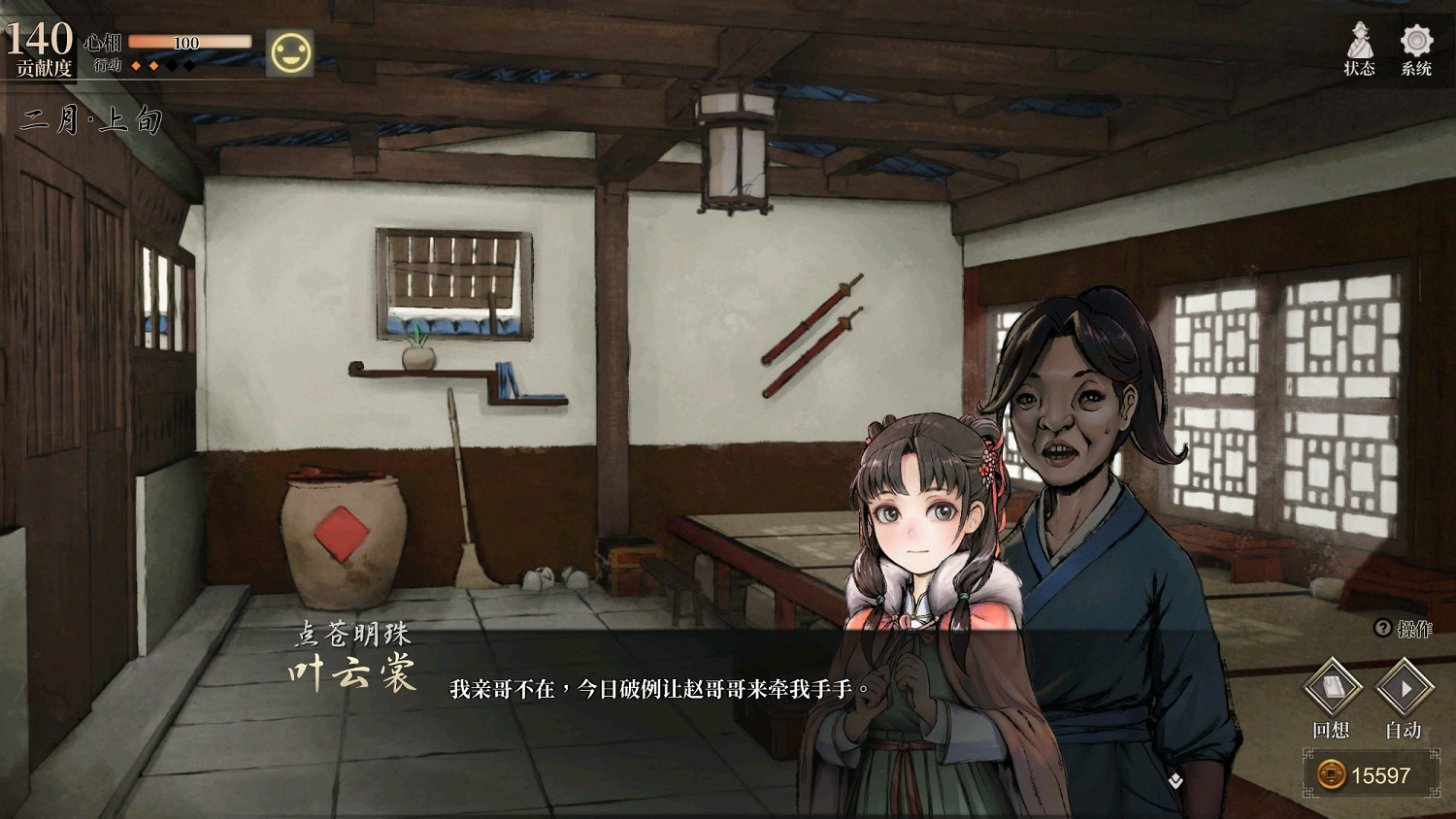Screen dimensions: 1456x819
Task: Select the gear icon in the top-right corner
Action: [x=1416, y=41]
